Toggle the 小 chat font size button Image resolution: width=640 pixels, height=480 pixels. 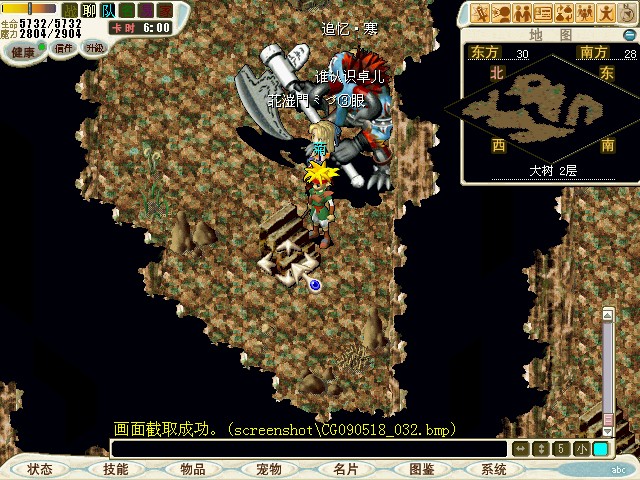582,449
